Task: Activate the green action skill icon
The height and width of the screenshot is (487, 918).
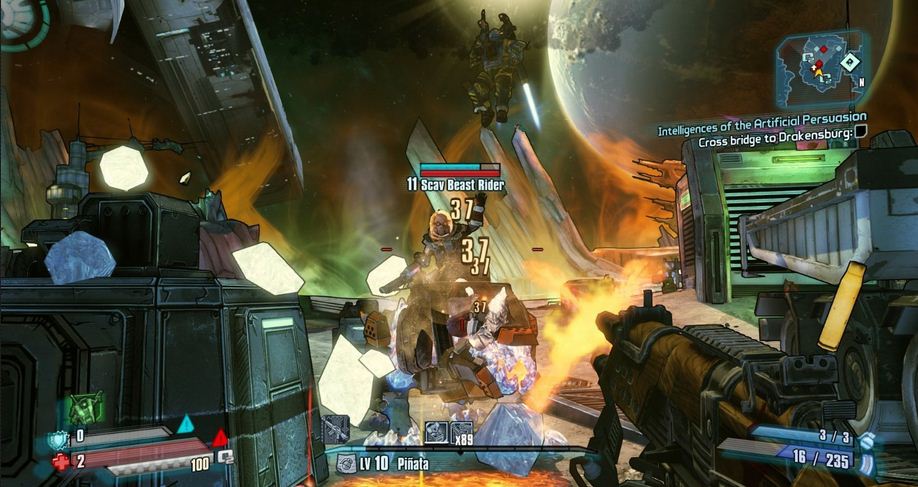Action: (85, 408)
